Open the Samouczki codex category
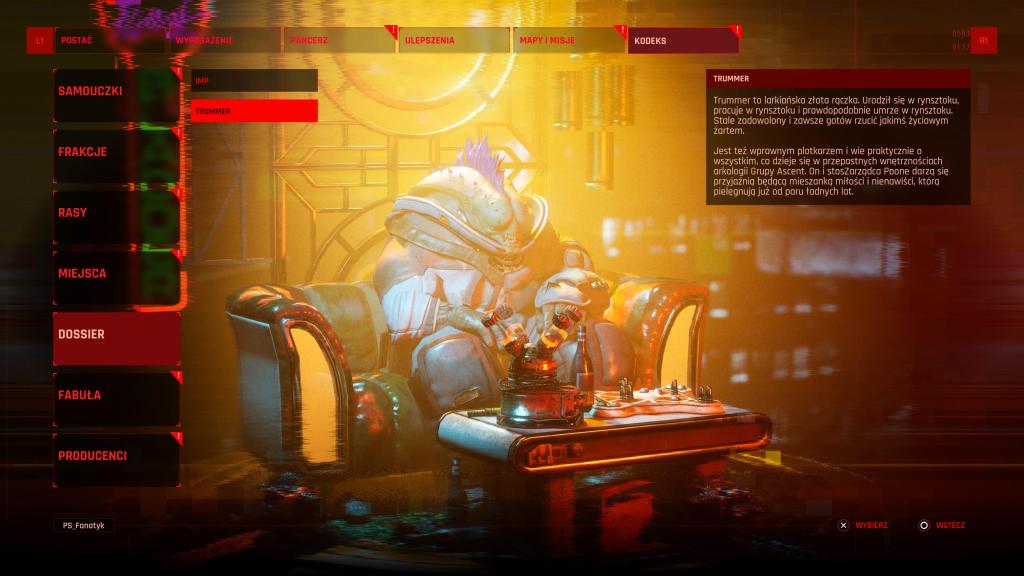This screenshot has height=576, width=1024. coord(116,91)
